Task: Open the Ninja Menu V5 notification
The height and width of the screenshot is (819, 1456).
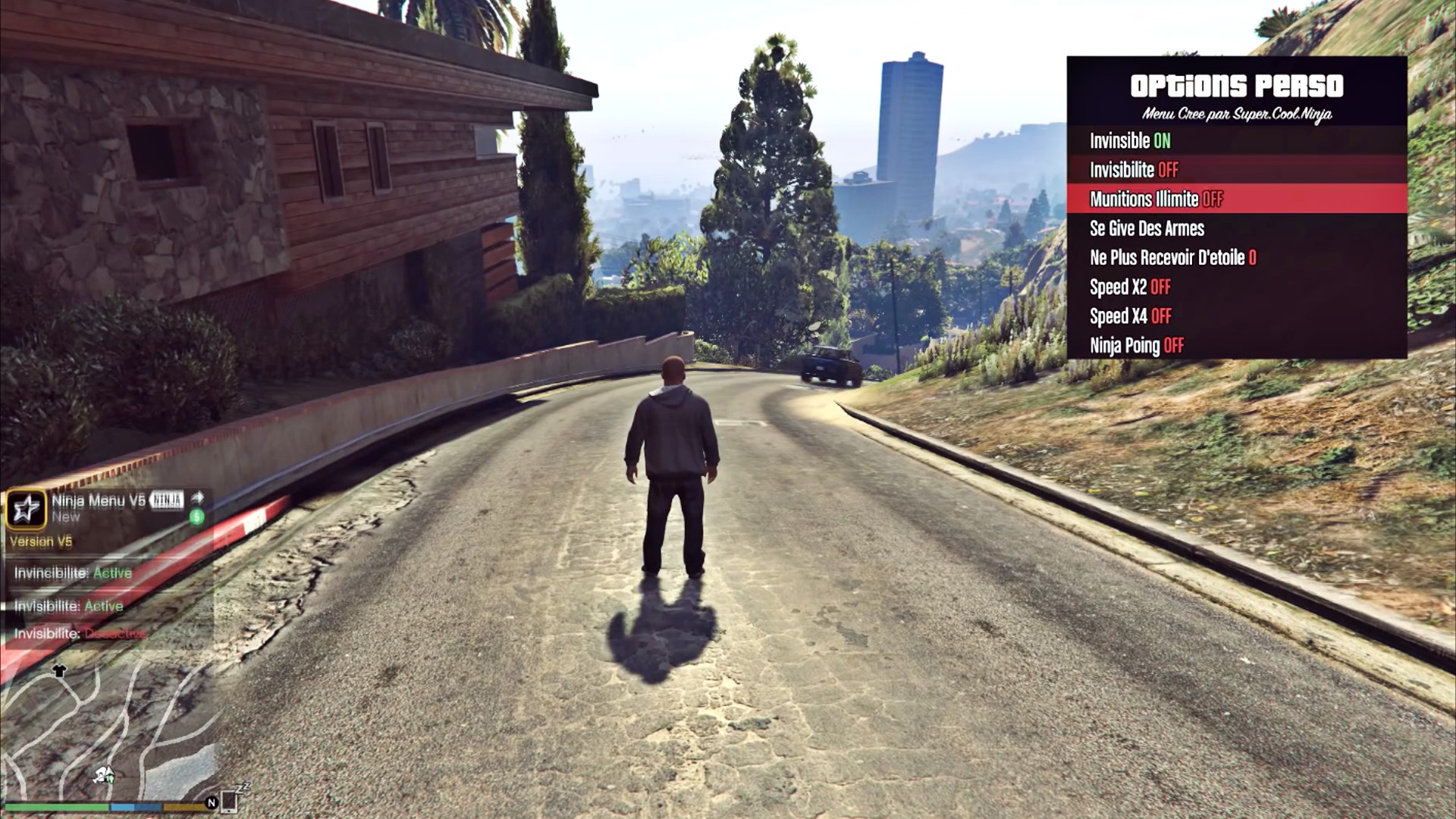Action: point(99,508)
